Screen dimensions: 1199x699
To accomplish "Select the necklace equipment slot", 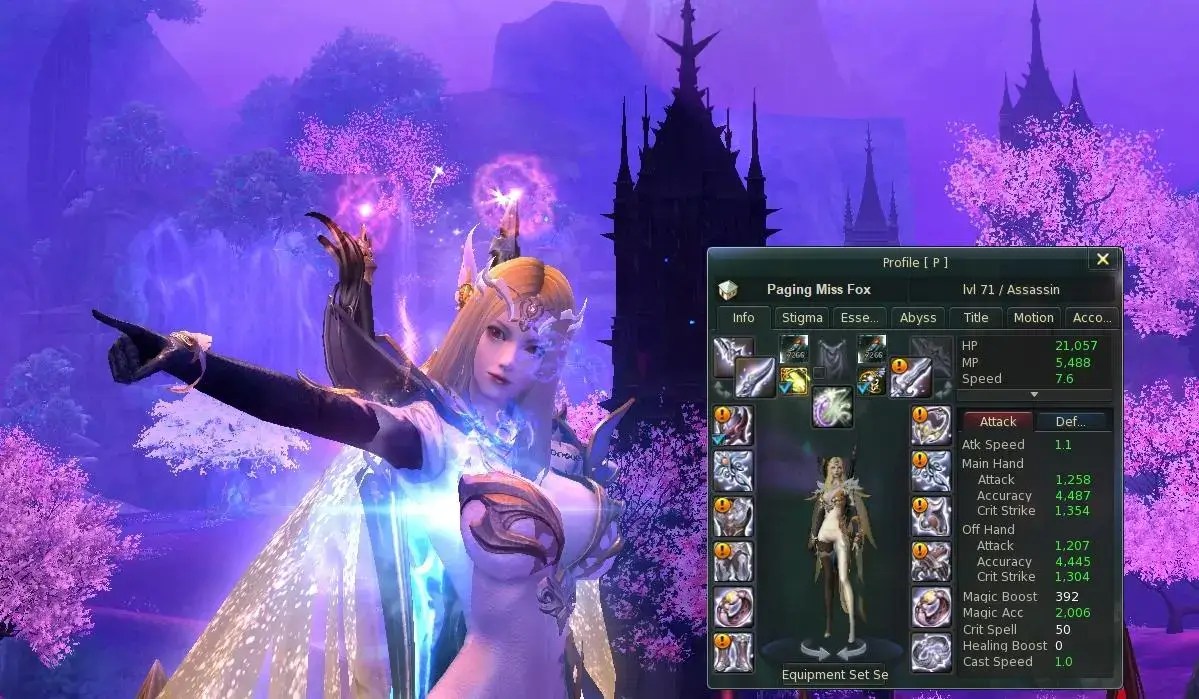I will pyautogui.click(x=931, y=424).
